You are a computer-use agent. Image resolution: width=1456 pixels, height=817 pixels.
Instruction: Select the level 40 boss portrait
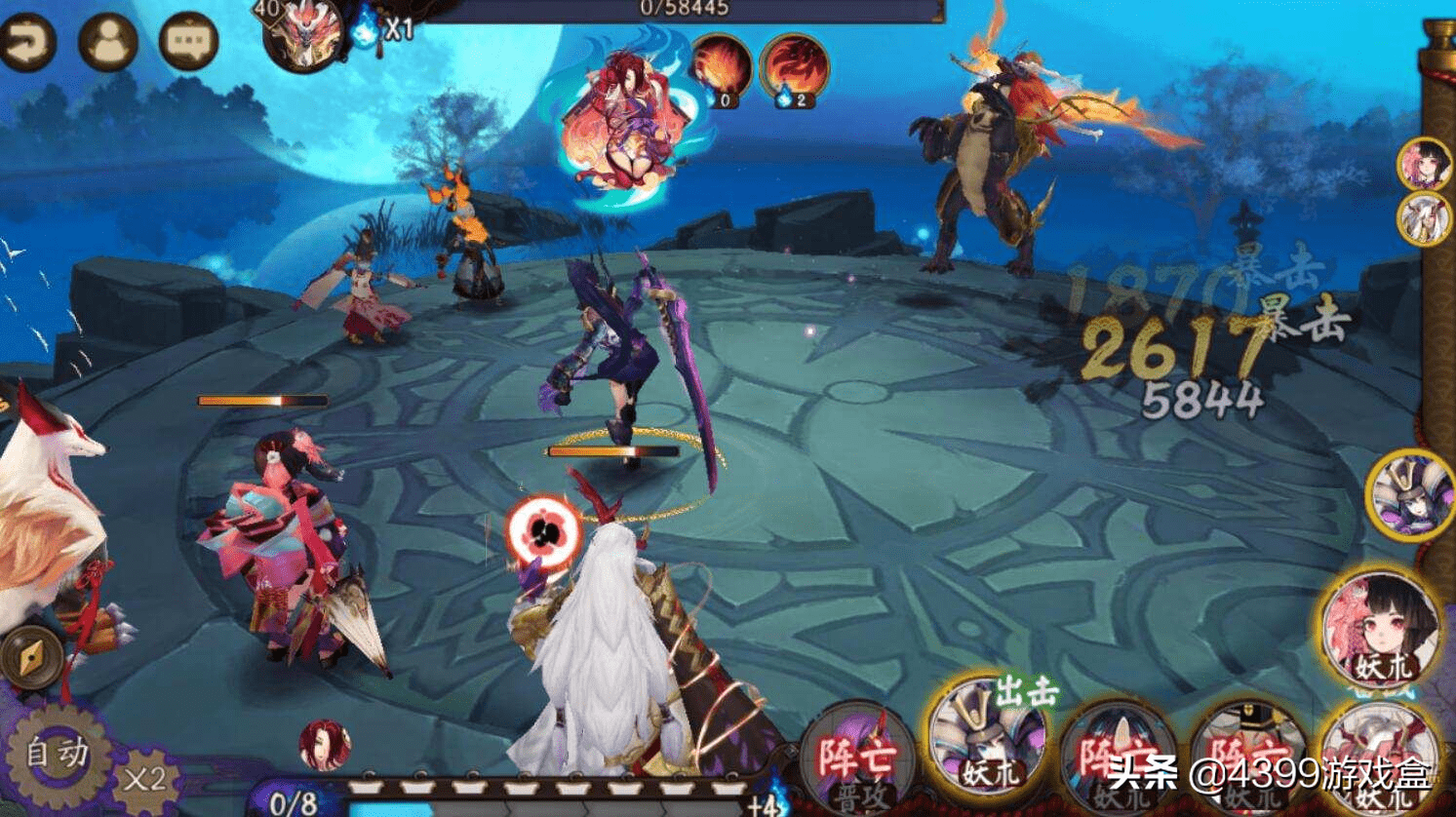[x=303, y=37]
